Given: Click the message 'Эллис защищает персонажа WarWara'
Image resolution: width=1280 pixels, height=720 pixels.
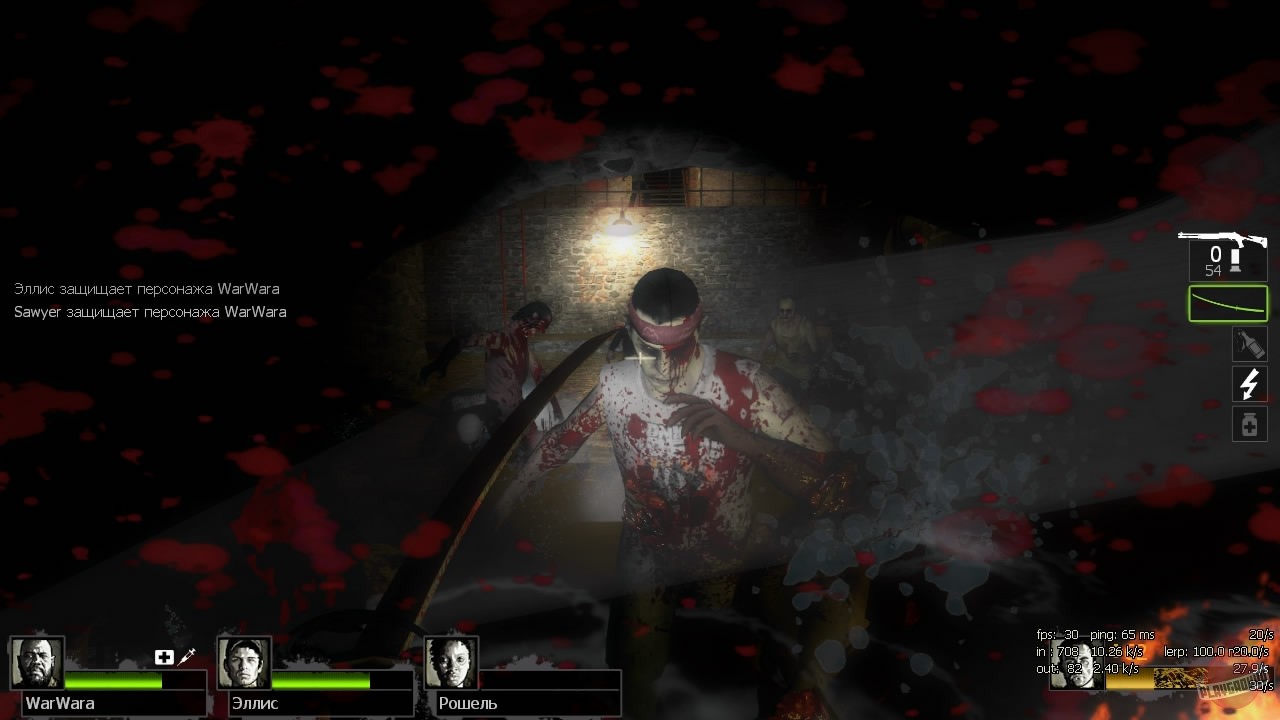Looking at the screenshot, I should [146, 288].
